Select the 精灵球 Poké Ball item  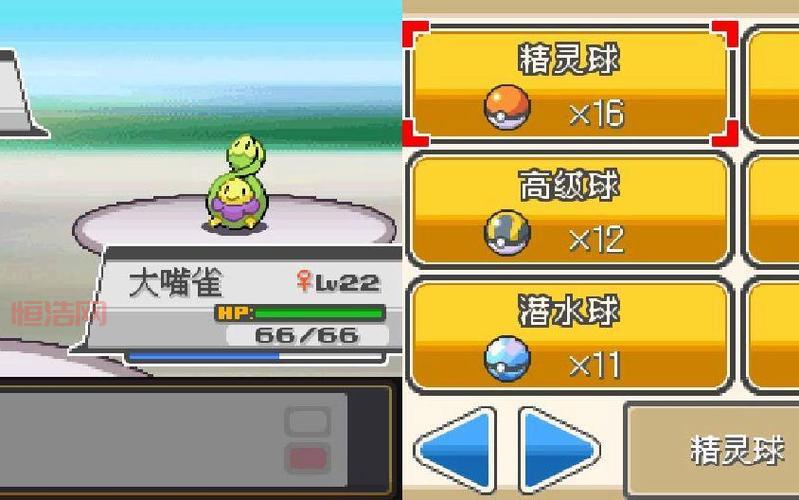tap(570, 84)
